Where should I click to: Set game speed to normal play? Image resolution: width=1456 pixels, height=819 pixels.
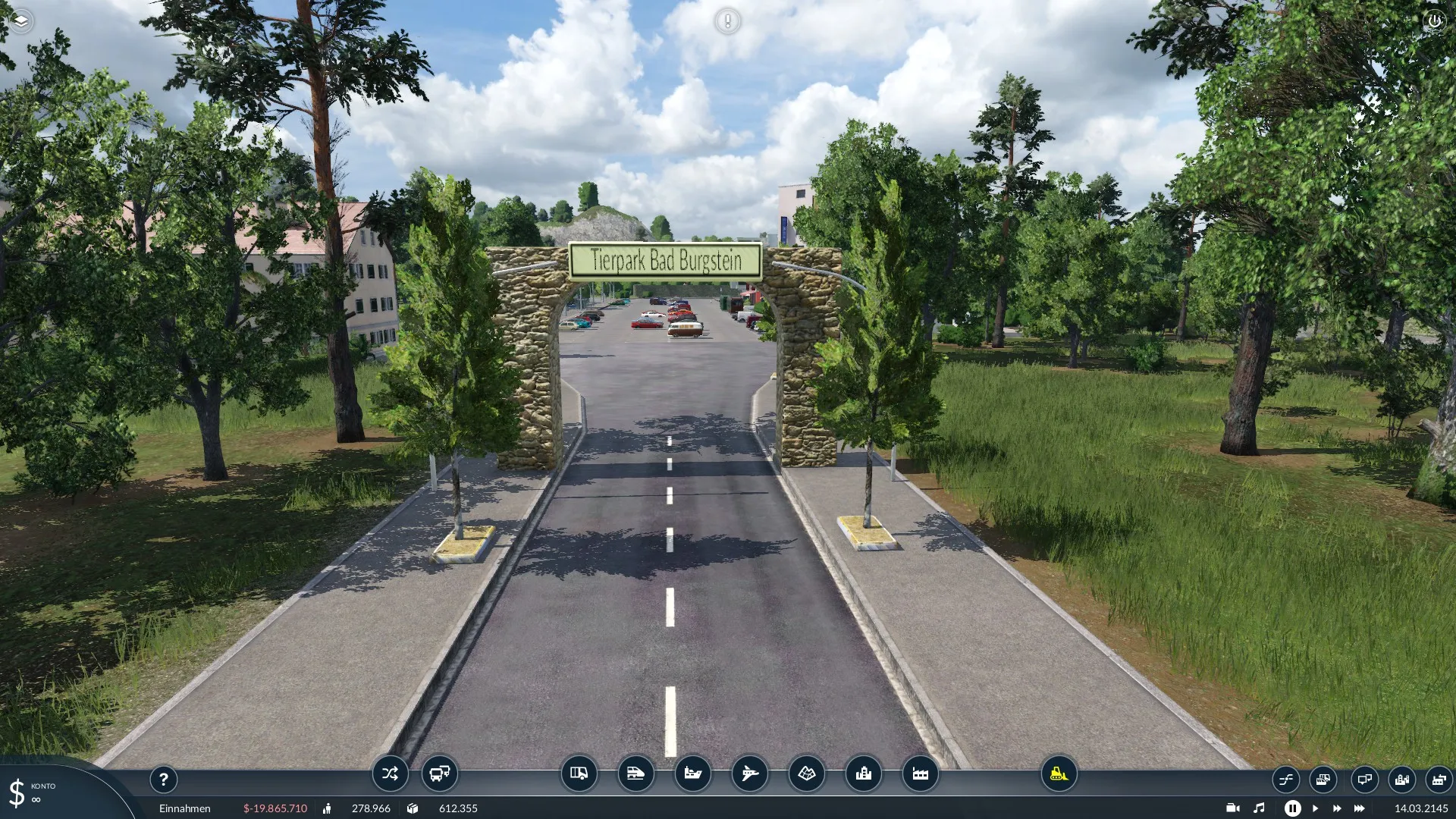click(x=1316, y=808)
